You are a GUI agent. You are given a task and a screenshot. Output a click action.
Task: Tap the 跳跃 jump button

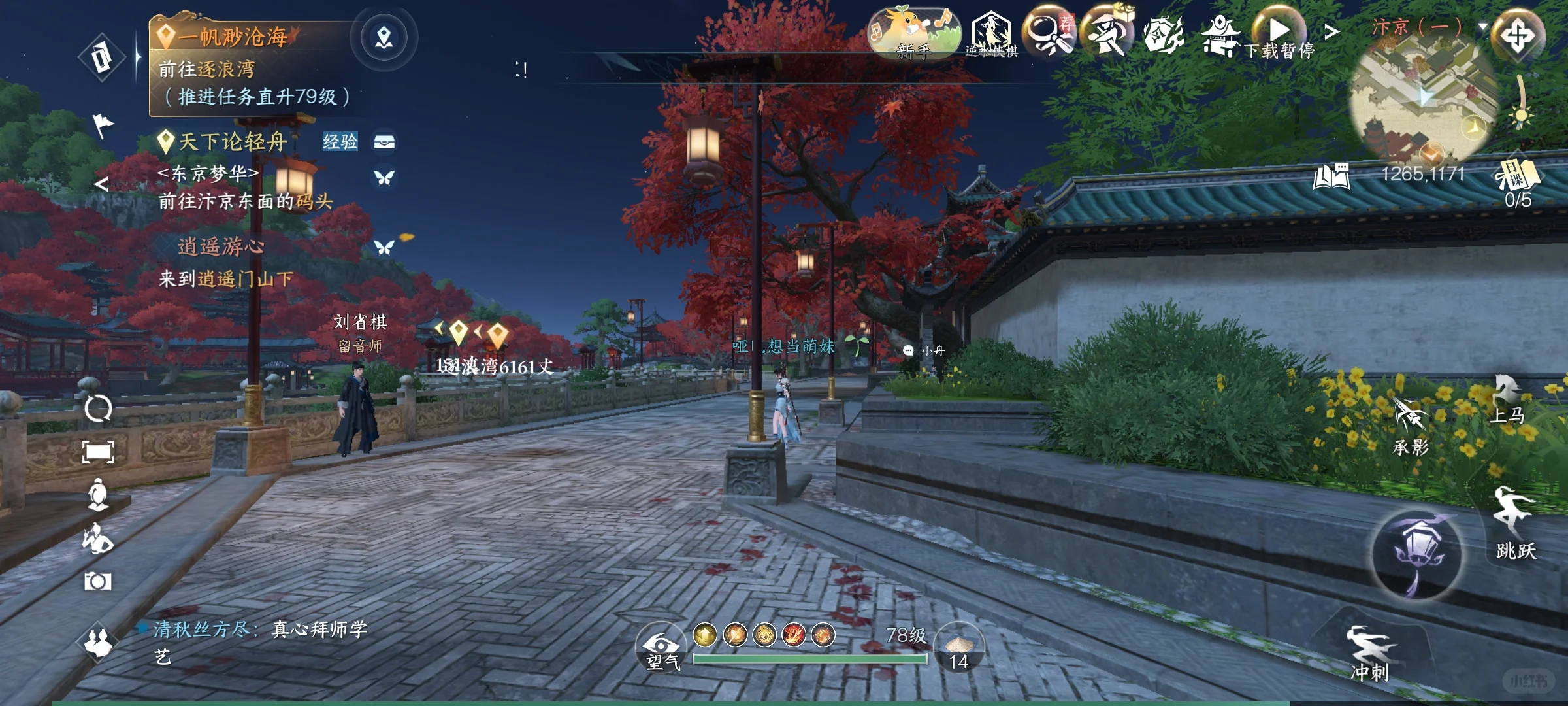tap(1514, 523)
